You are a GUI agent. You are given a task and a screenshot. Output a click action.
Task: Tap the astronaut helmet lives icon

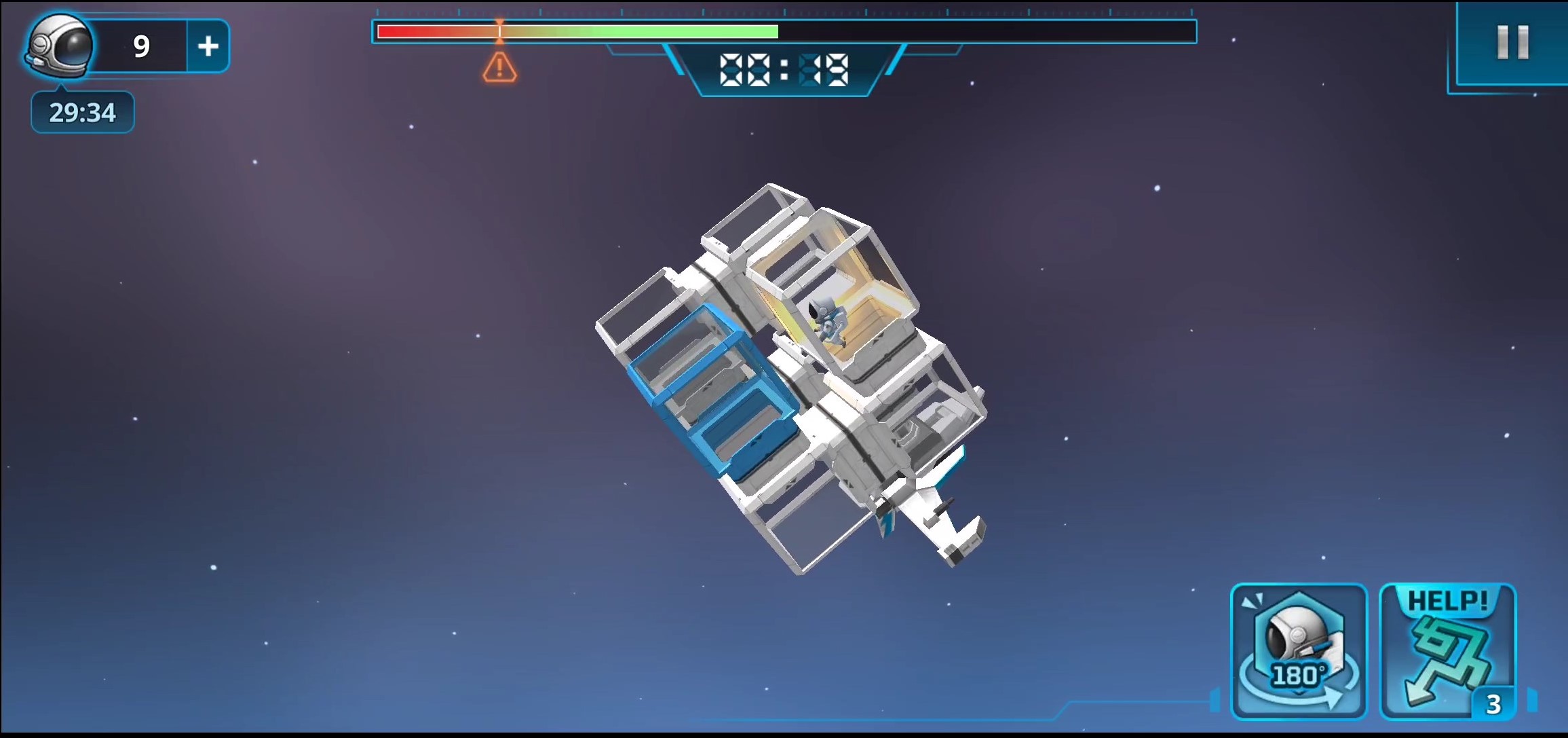[60, 46]
